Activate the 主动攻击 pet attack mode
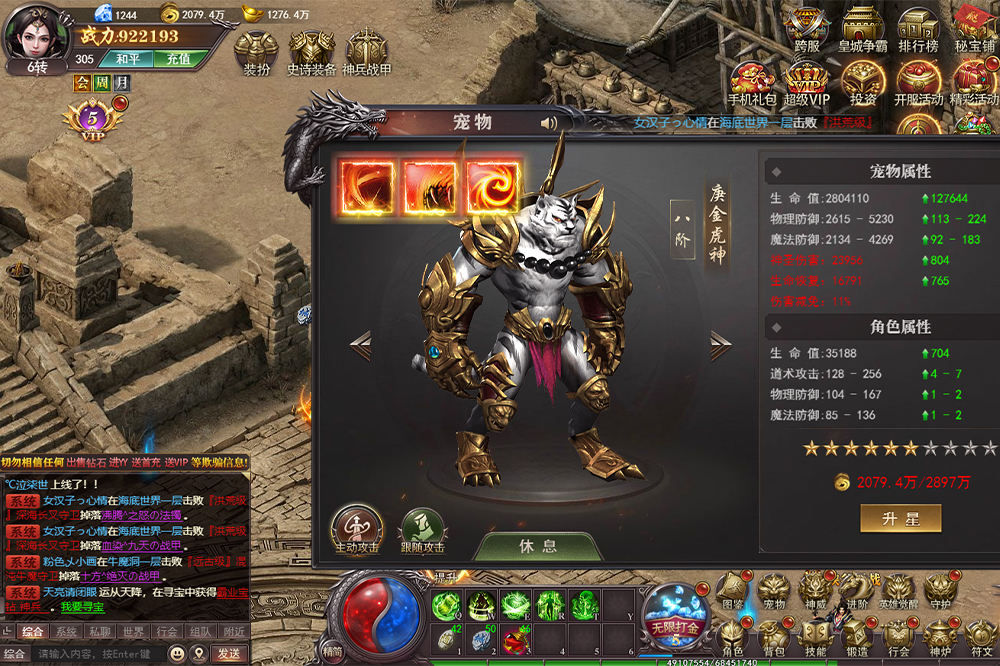 coord(357,528)
